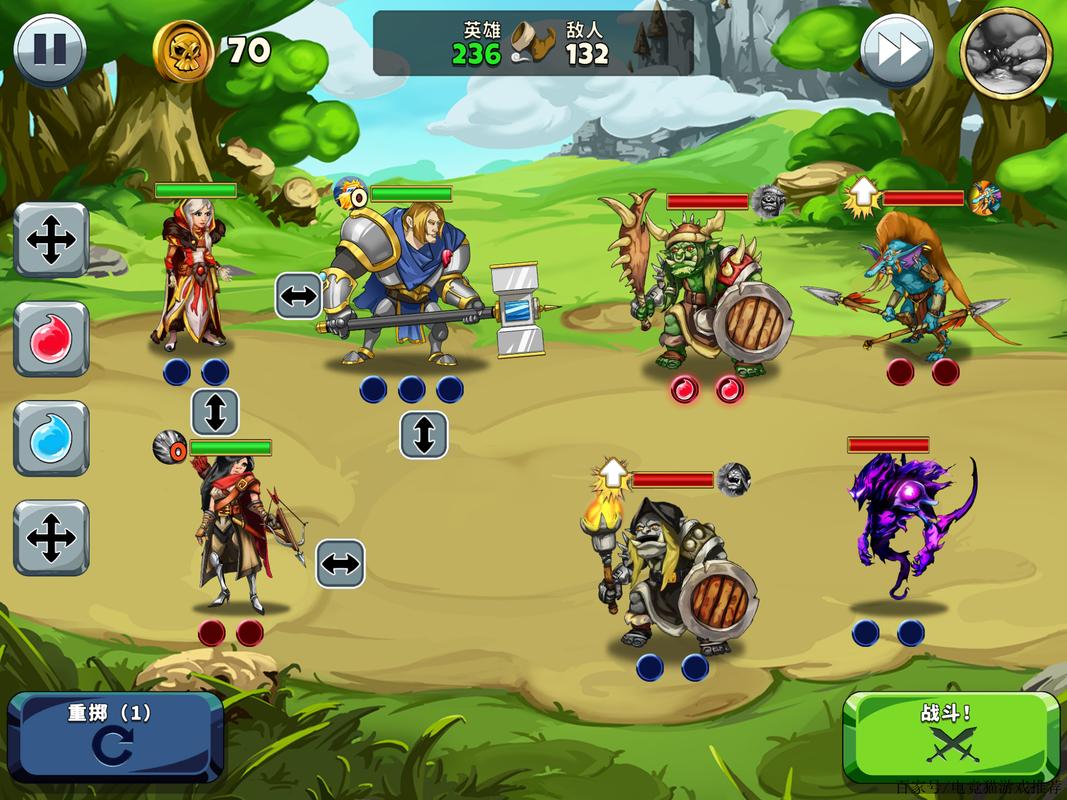The width and height of the screenshot is (1067, 800).
Task: Tap the double-arrow fast-forward button
Action: coord(896,50)
